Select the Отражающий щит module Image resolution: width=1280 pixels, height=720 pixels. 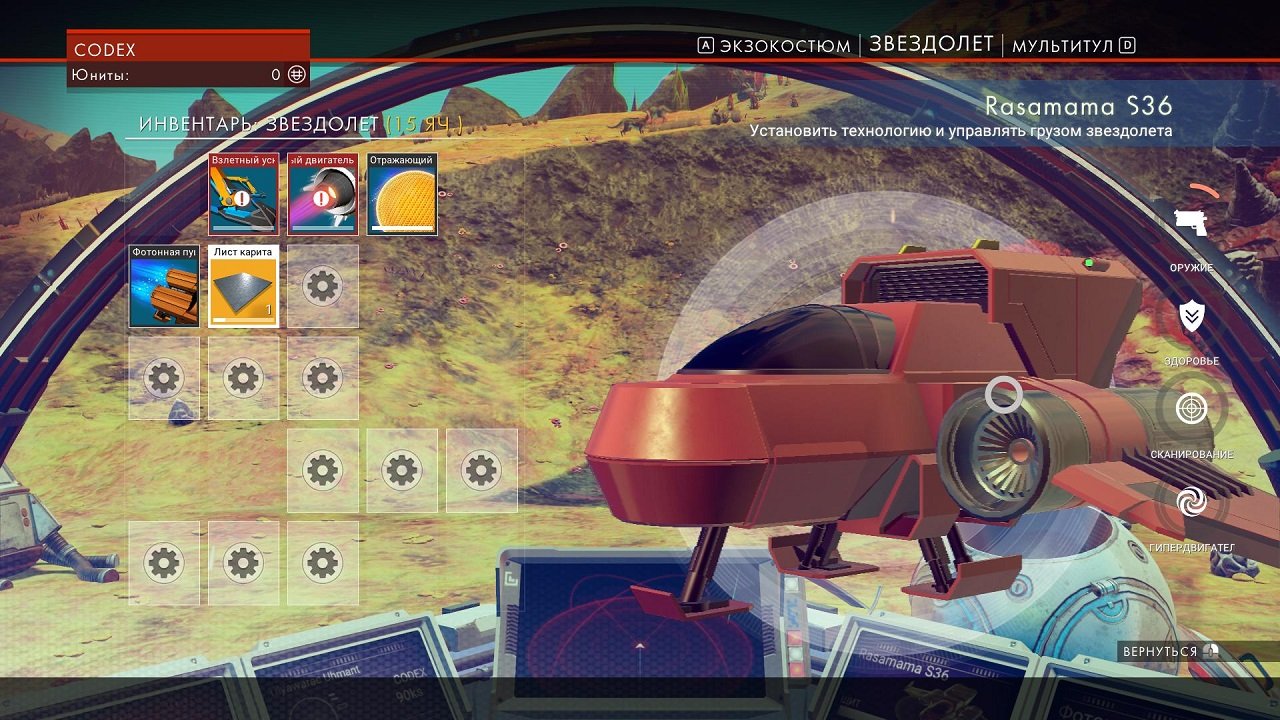coord(402,195)
